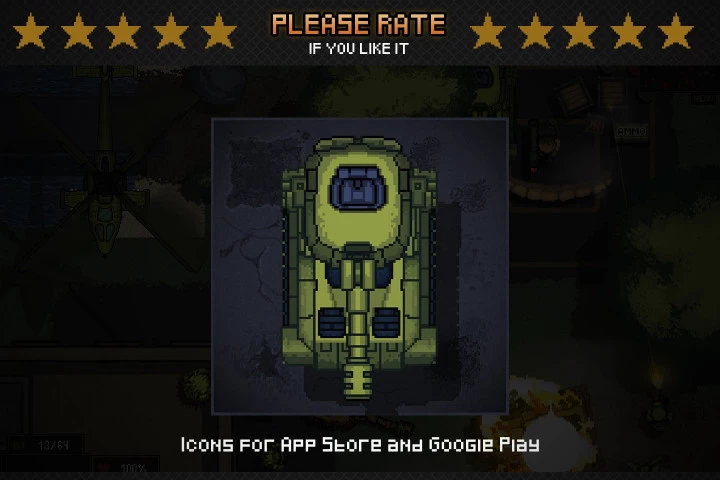Select the tank app icon image

pos(360,266)
